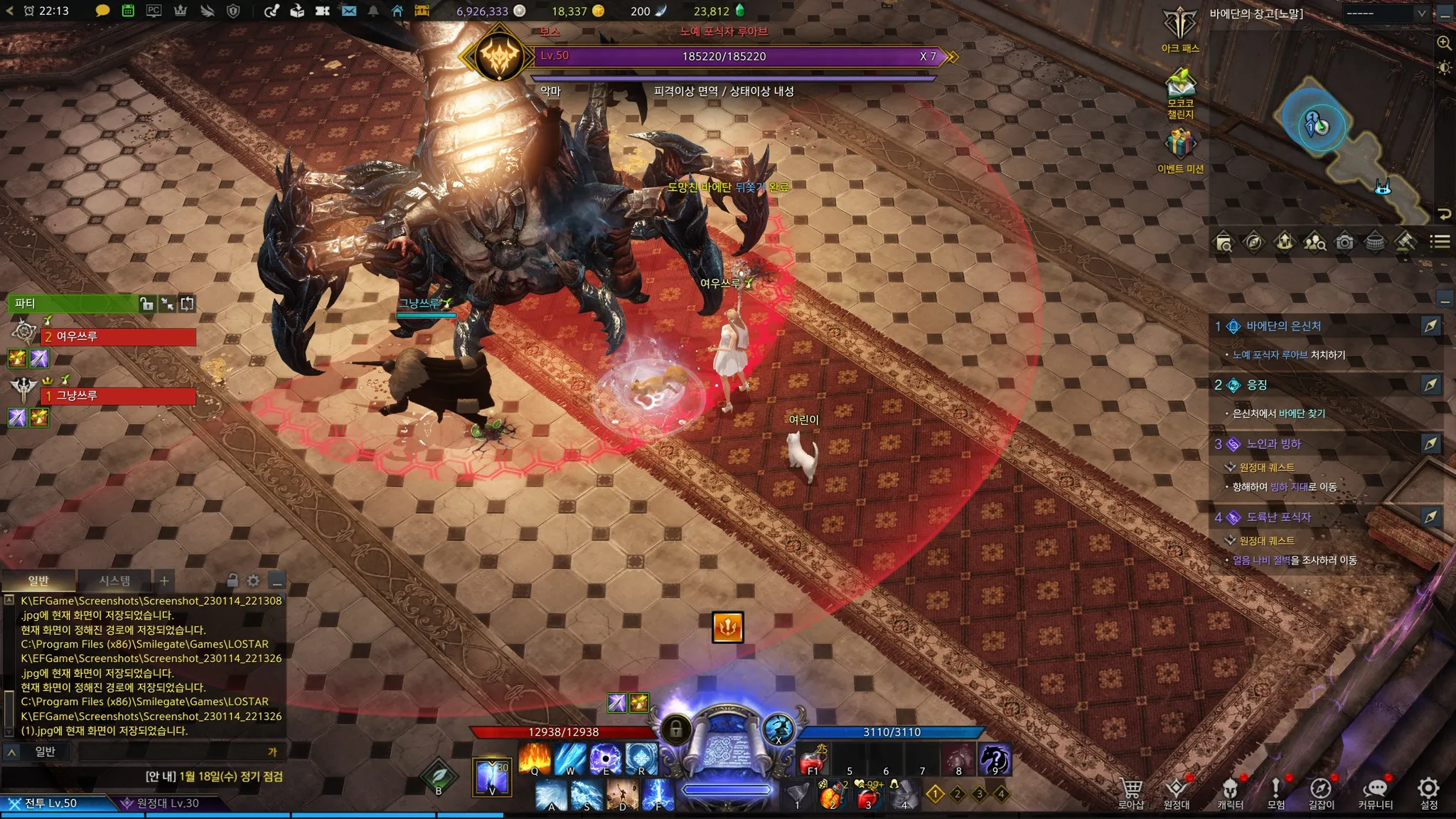
Task: Use the red potion in slot F1
Action: coord(813,760)
